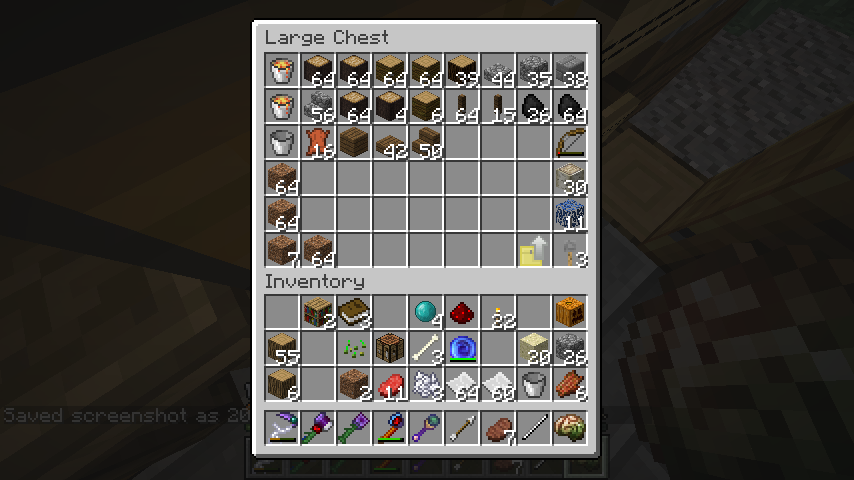Image resolution: width=854 pixels, height=480 pixels.
Task: Take the coal stack of 26
Action: (533, 105)
